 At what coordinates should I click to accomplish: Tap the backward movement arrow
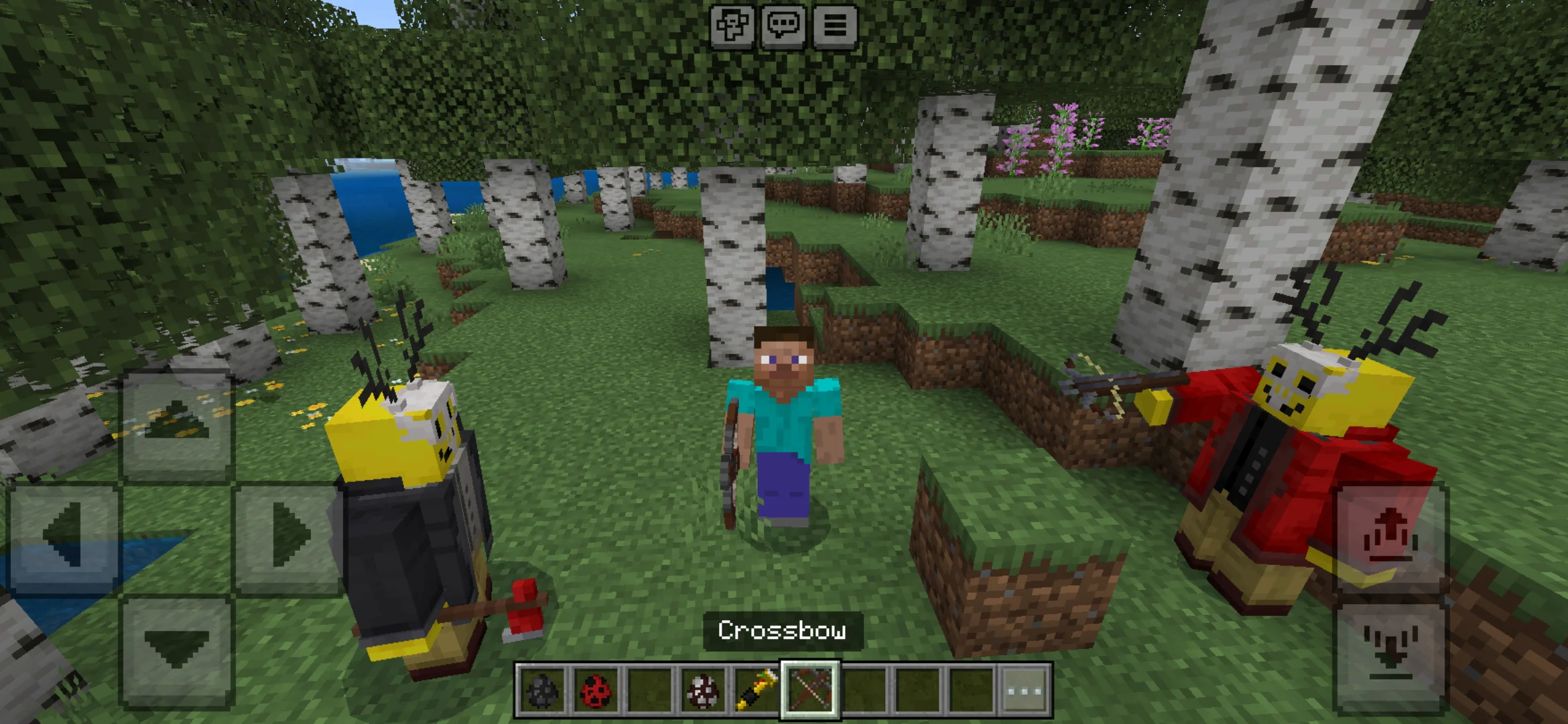[x=176, y=645]
